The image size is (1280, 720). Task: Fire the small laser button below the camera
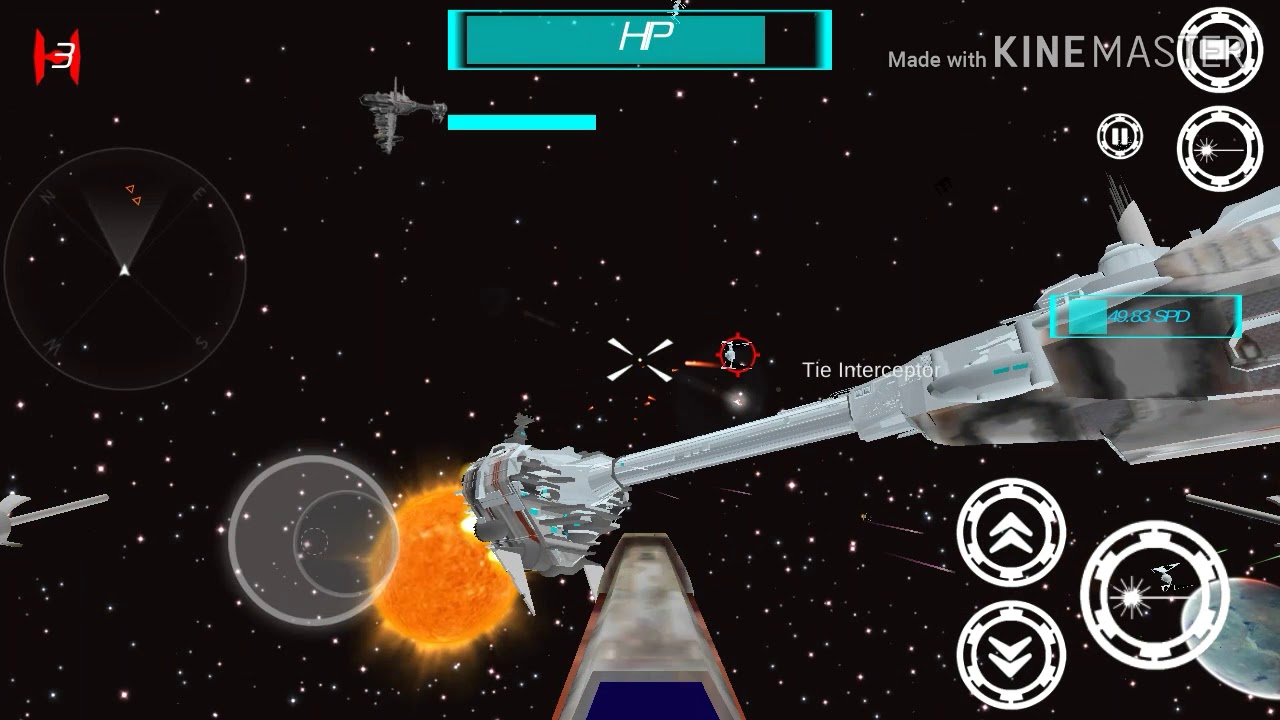pyautogui.click(x=1219, y=149)
